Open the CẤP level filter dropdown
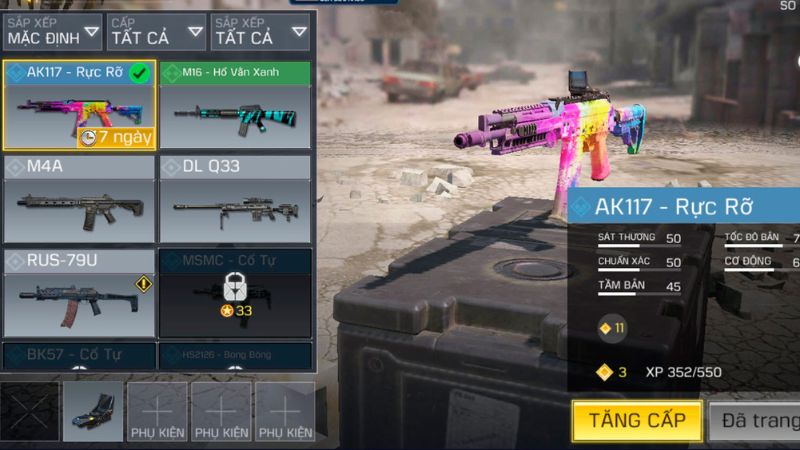Viewport: 800px width, 450px height. point(155,32)
